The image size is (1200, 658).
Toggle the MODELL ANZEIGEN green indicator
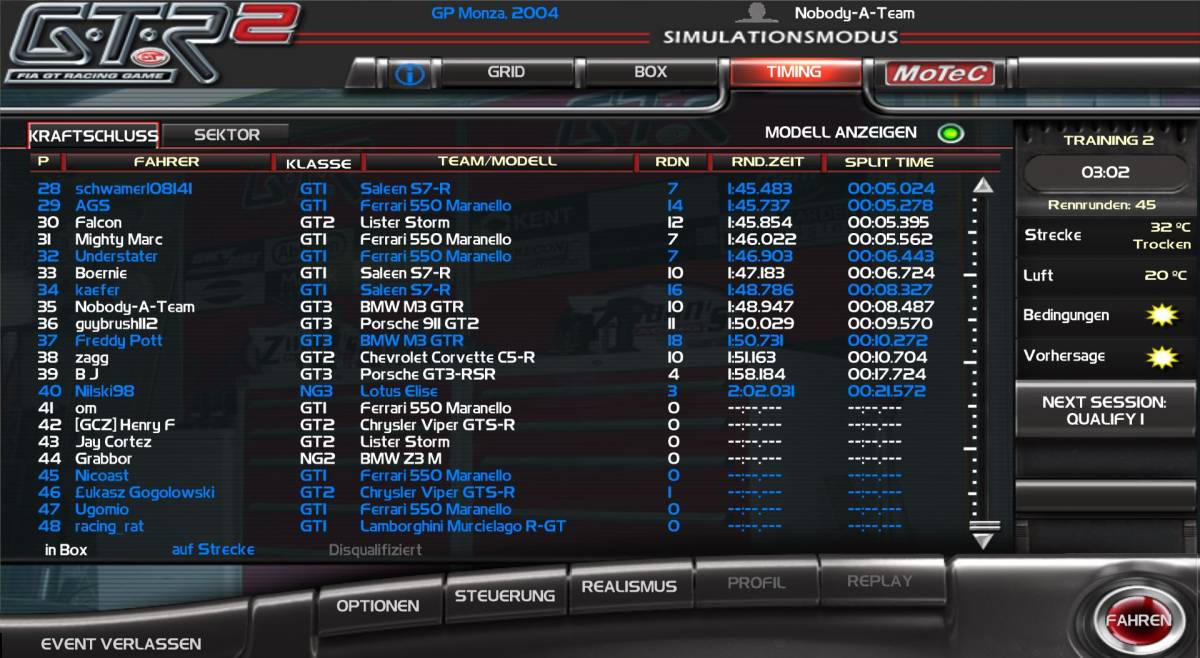[x=949, y=133]
